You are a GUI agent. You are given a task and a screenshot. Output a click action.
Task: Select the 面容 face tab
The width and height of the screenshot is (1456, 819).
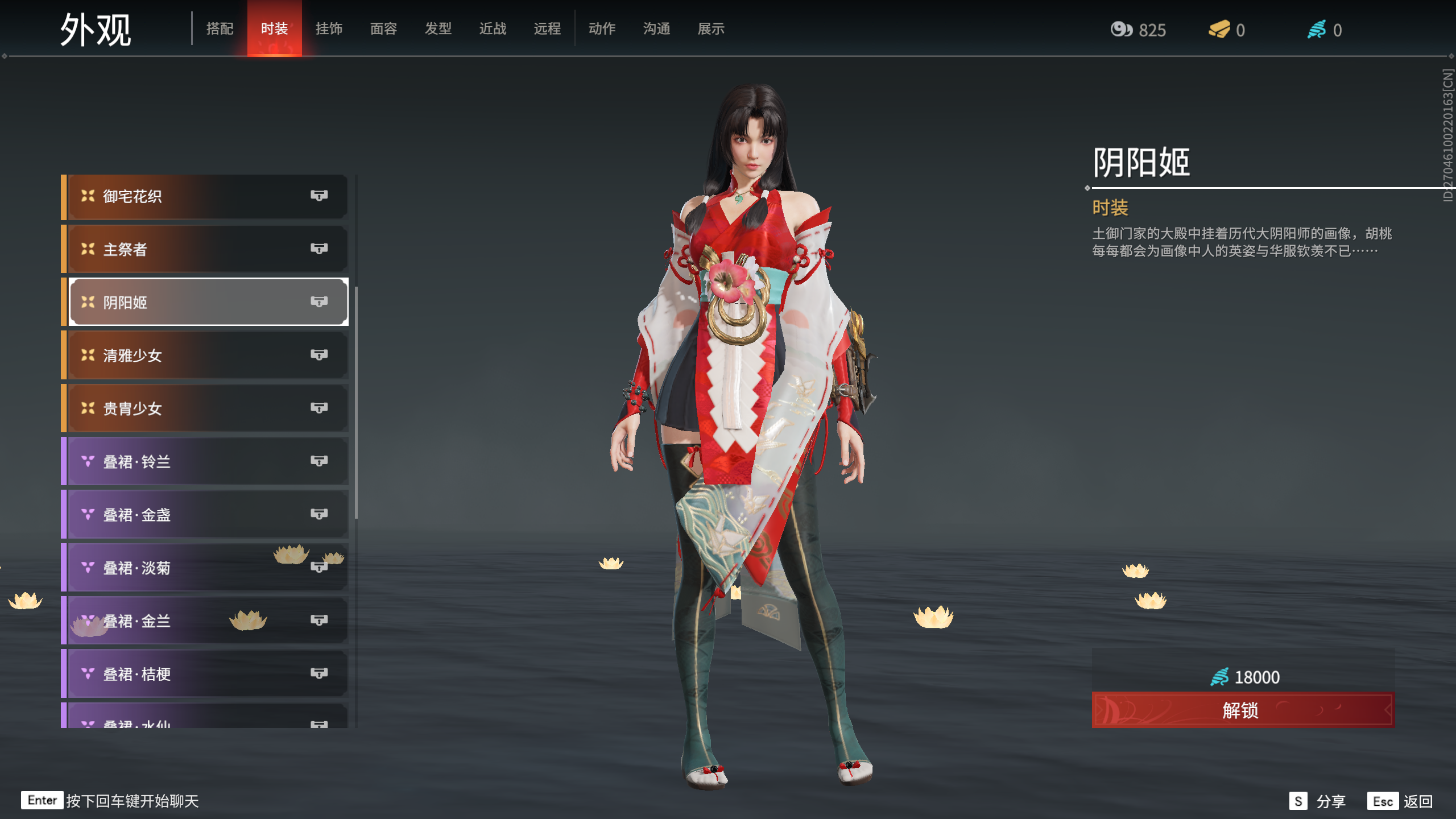pos(383,28)
